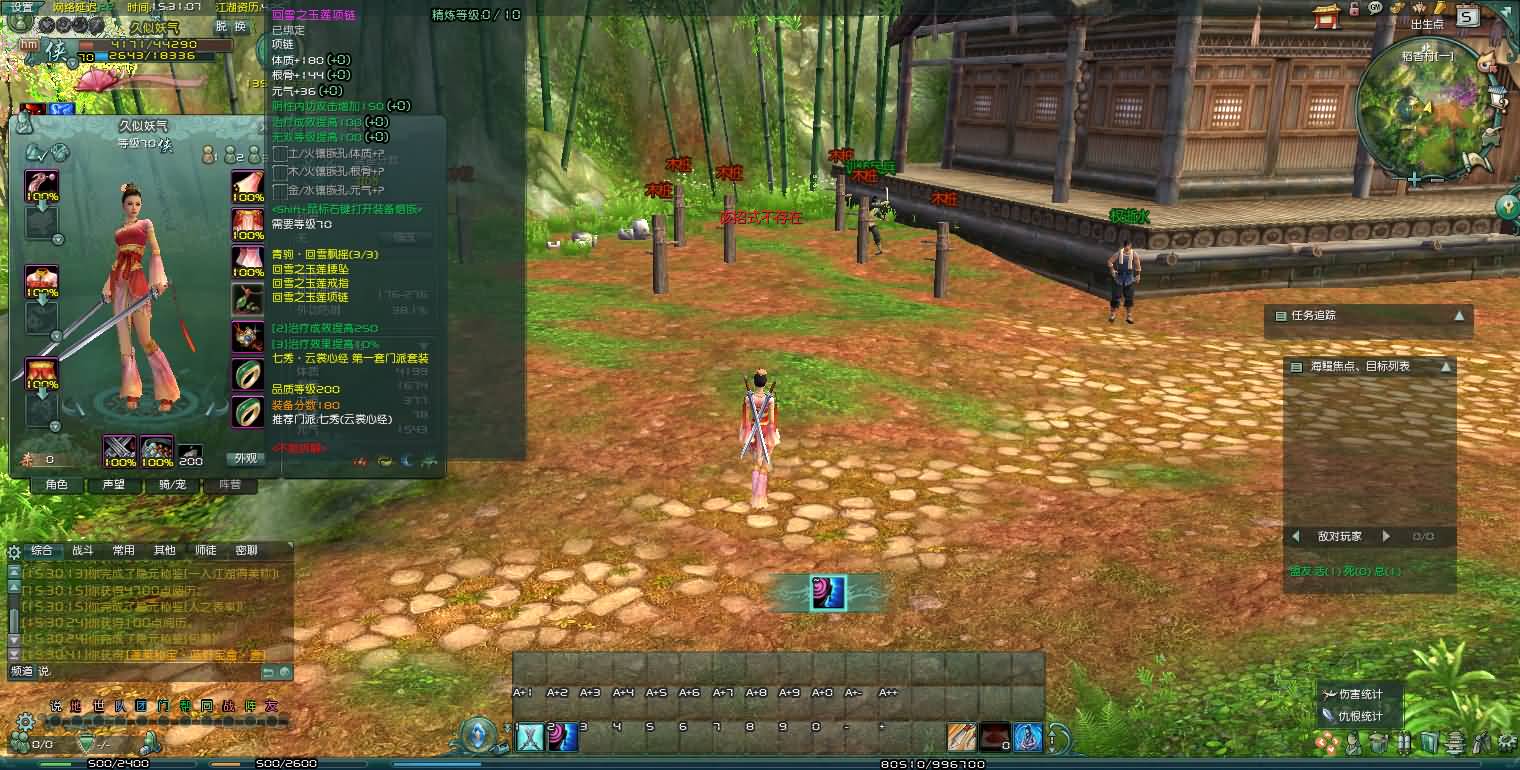Toggle the 木/火镶嵌孔根骨 socket checkbox
The height and width of the screenshot is (770, 1520).
280,173
